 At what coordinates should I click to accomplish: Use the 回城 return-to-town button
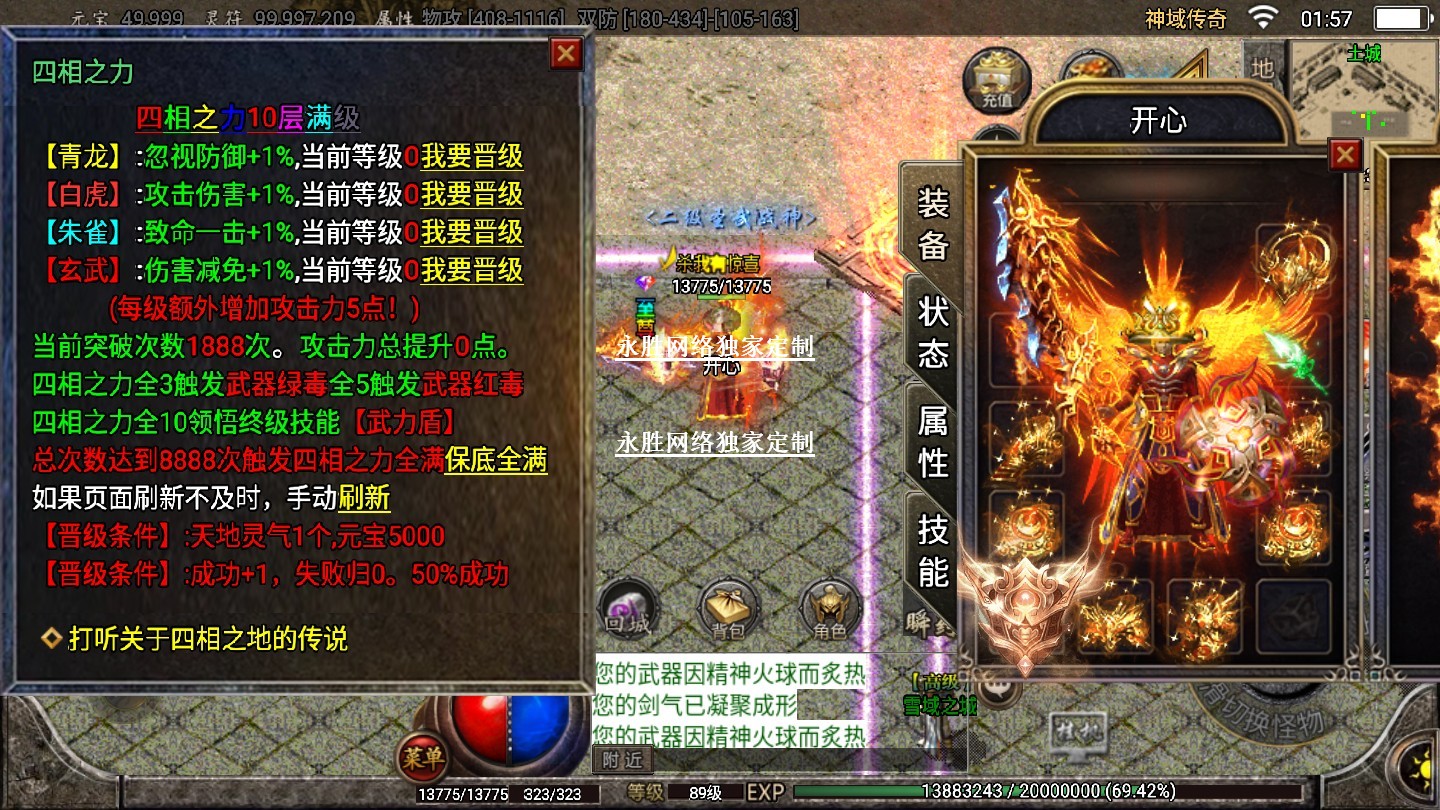[628, 608]
